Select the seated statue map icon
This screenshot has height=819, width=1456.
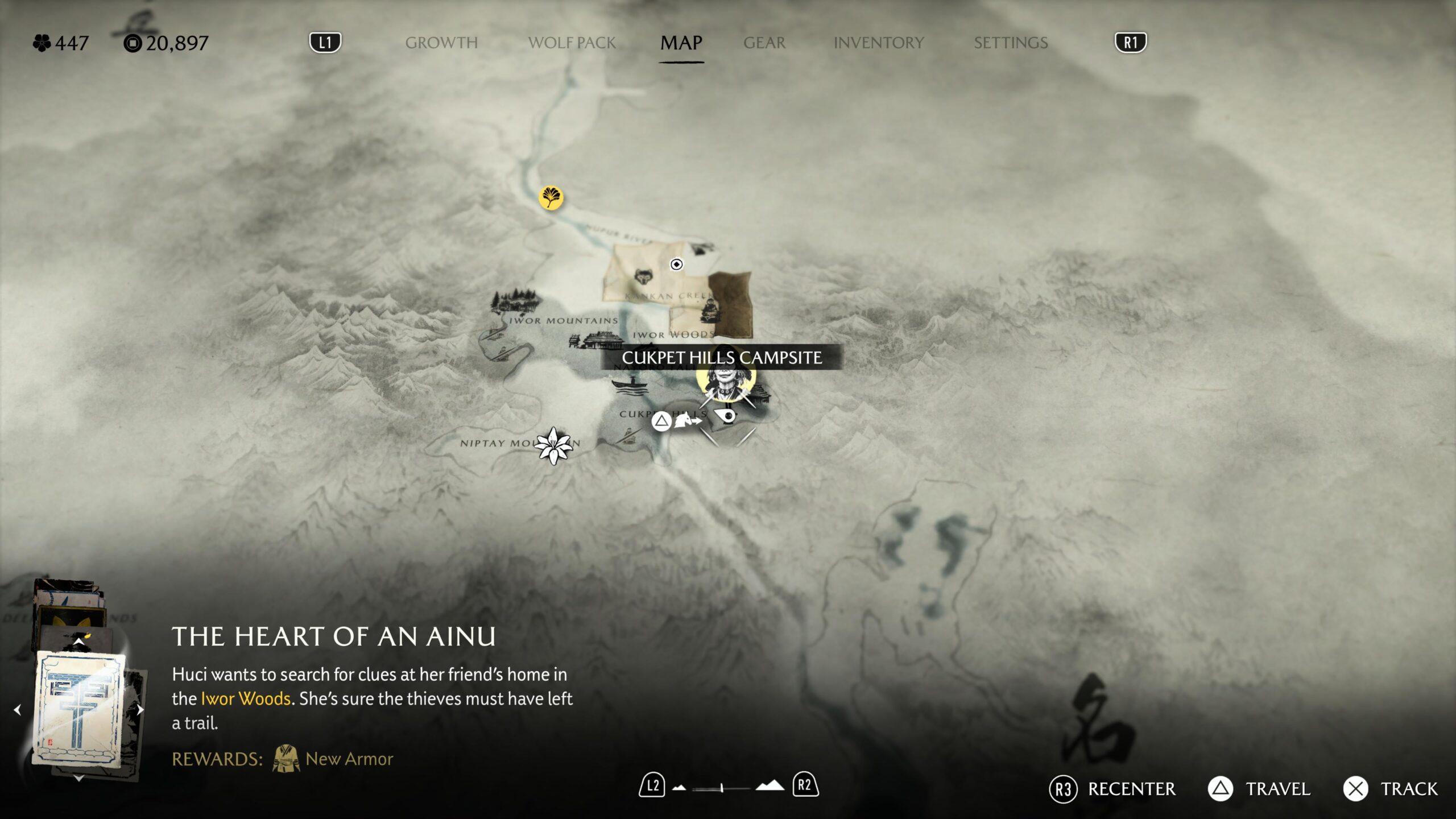(x=709, y=311)
